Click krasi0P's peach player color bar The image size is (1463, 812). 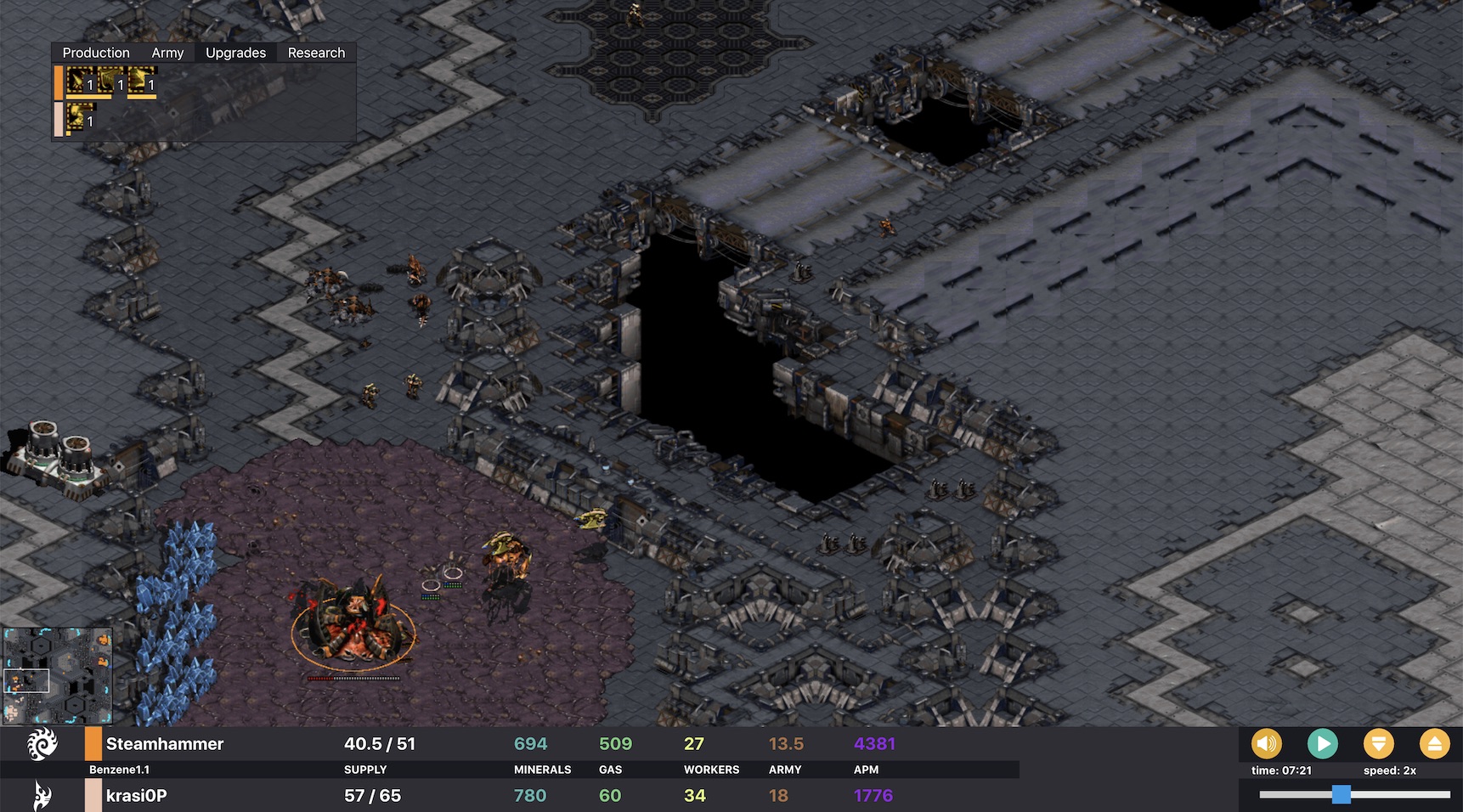coord(93,796)
